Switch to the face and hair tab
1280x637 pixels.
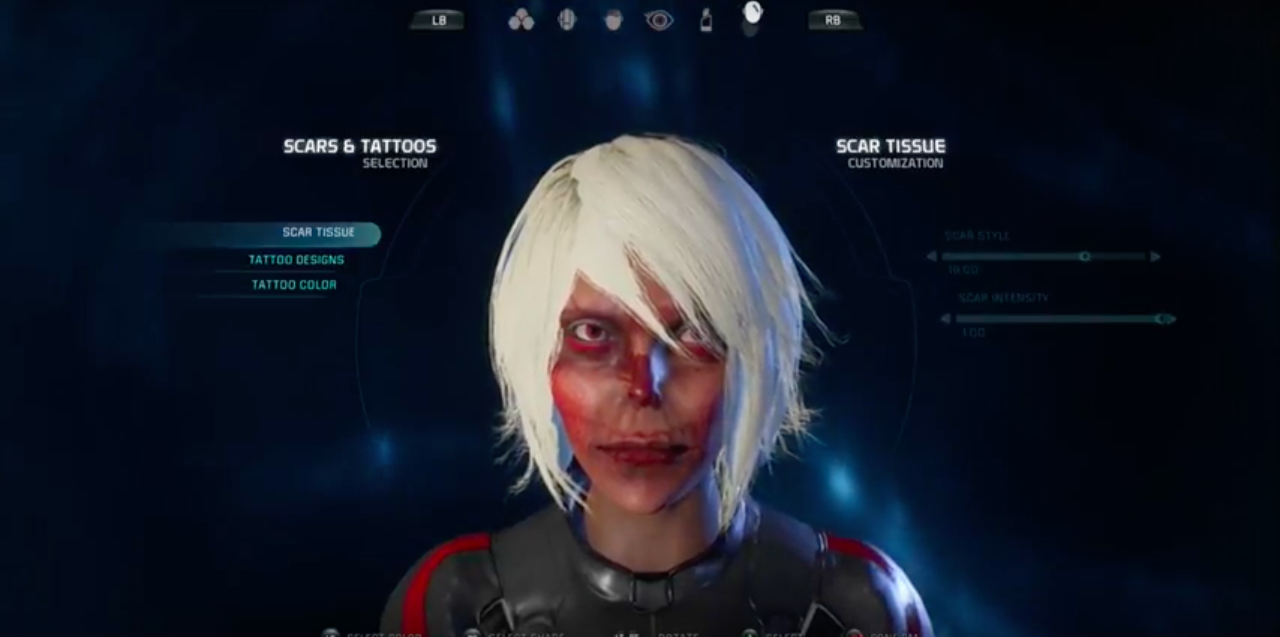tap(613, 20)
